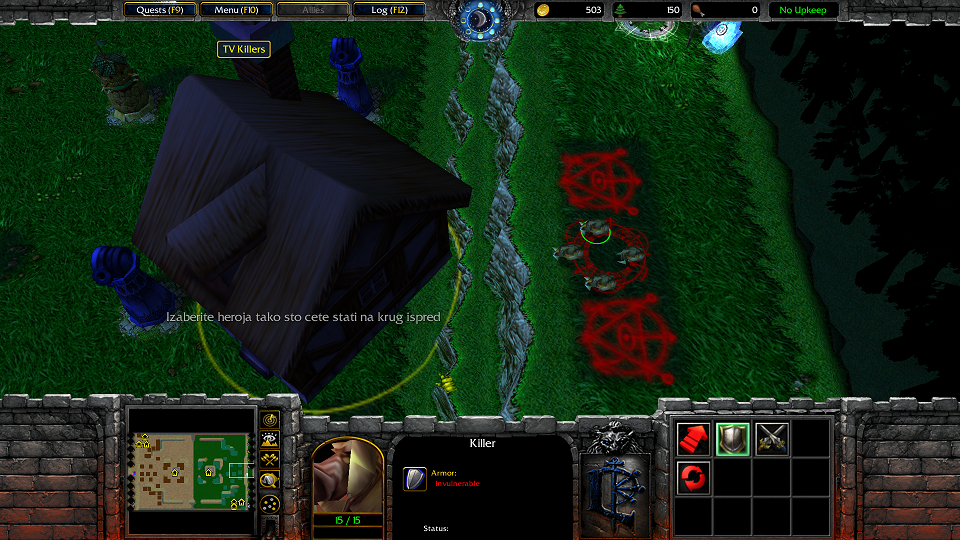Open the Quests (F9) panel
This screenshot has height=540, width=960.
(160, 10)
